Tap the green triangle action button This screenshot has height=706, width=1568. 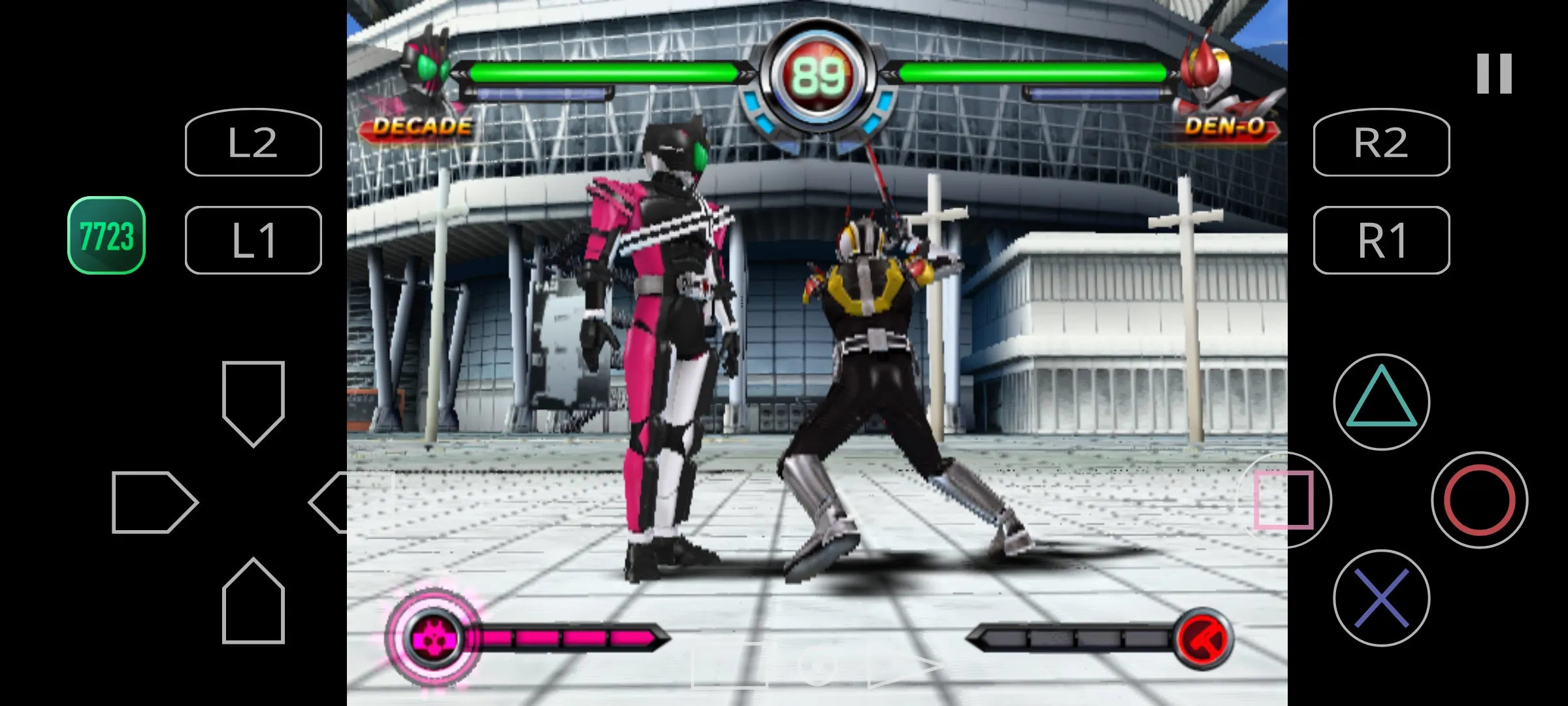[1381, 401]
